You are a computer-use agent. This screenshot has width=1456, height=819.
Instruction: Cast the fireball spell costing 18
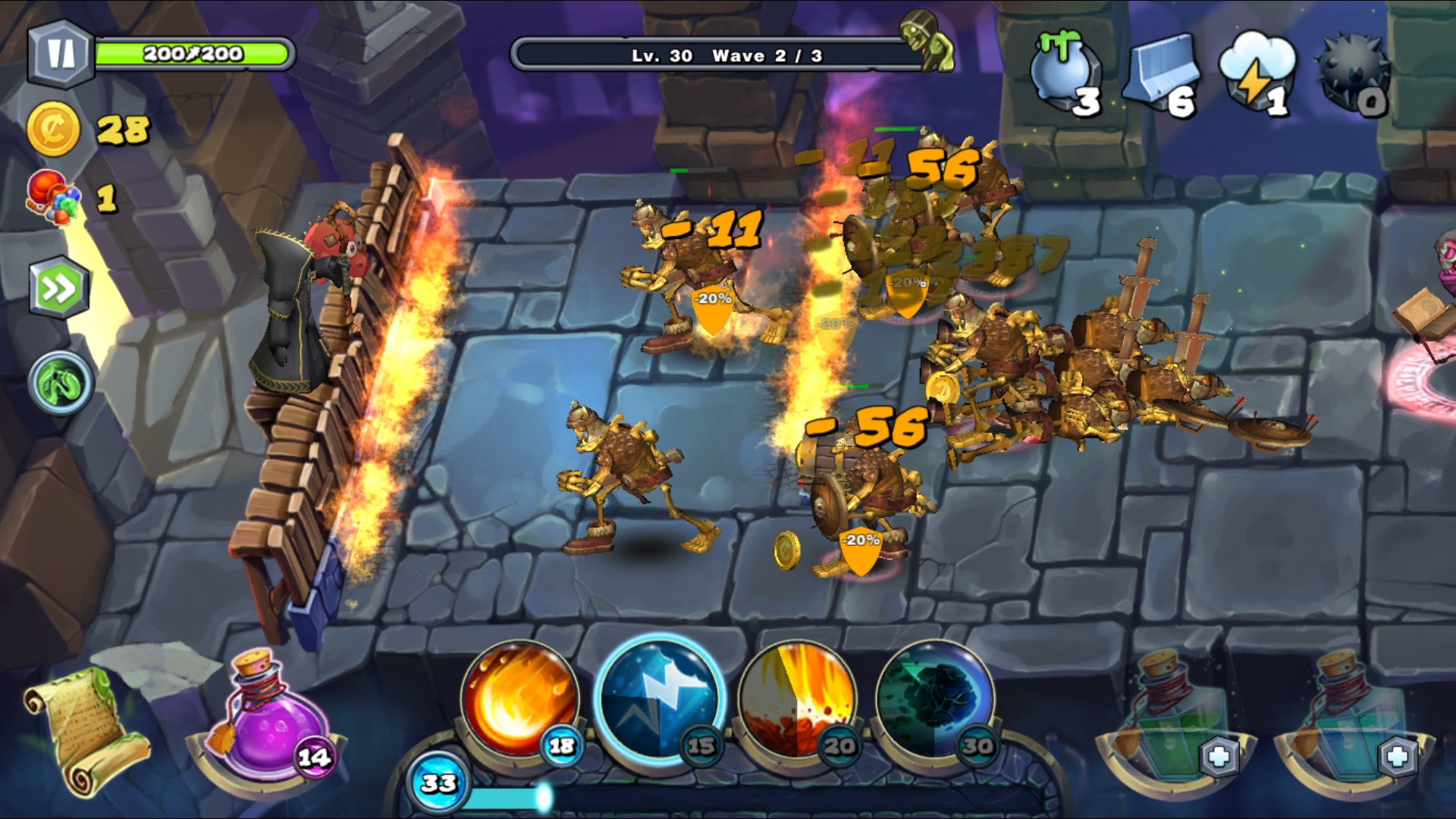coord(519,699)
